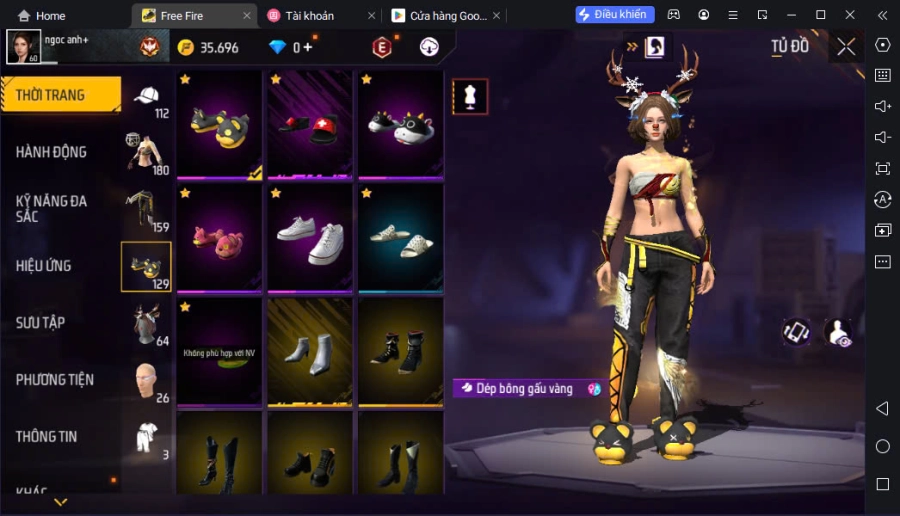
Task: Open the player profile avatar
Action: pyautogui.click(x=23, y=46)
